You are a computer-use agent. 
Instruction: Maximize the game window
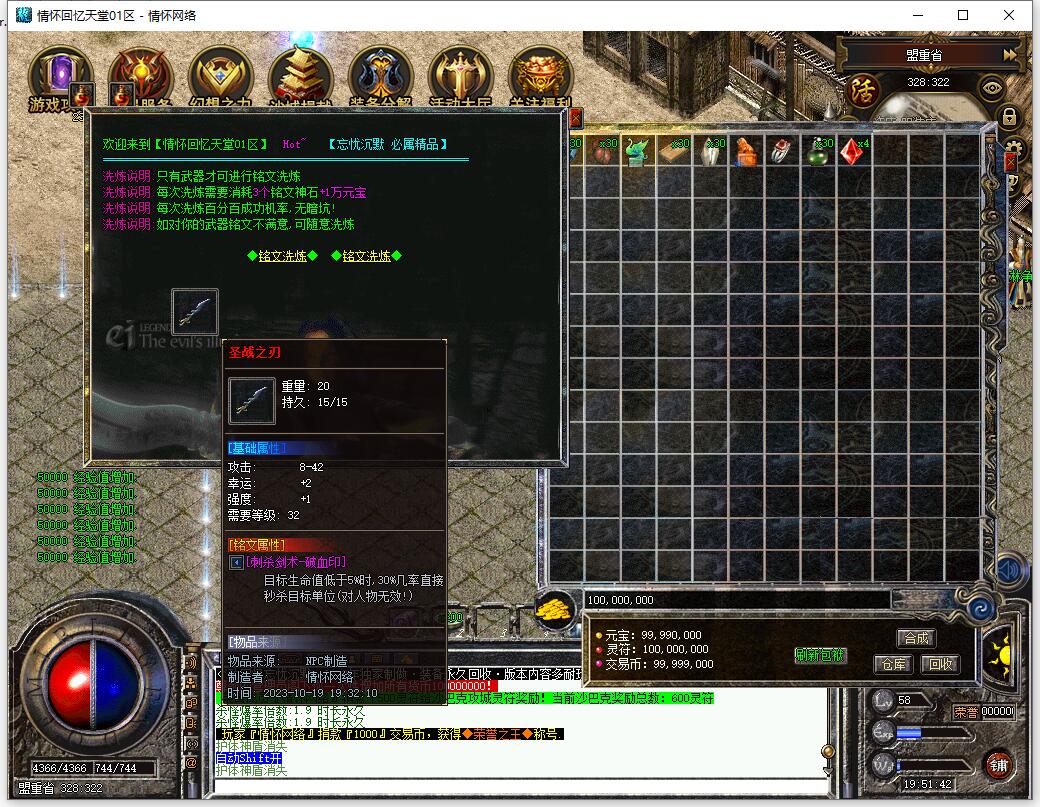click(963, 15)
